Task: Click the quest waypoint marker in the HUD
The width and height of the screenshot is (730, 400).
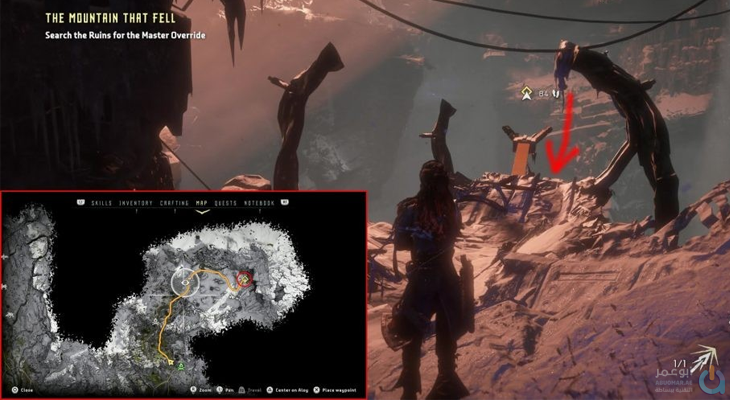Action: coord(526,95)
